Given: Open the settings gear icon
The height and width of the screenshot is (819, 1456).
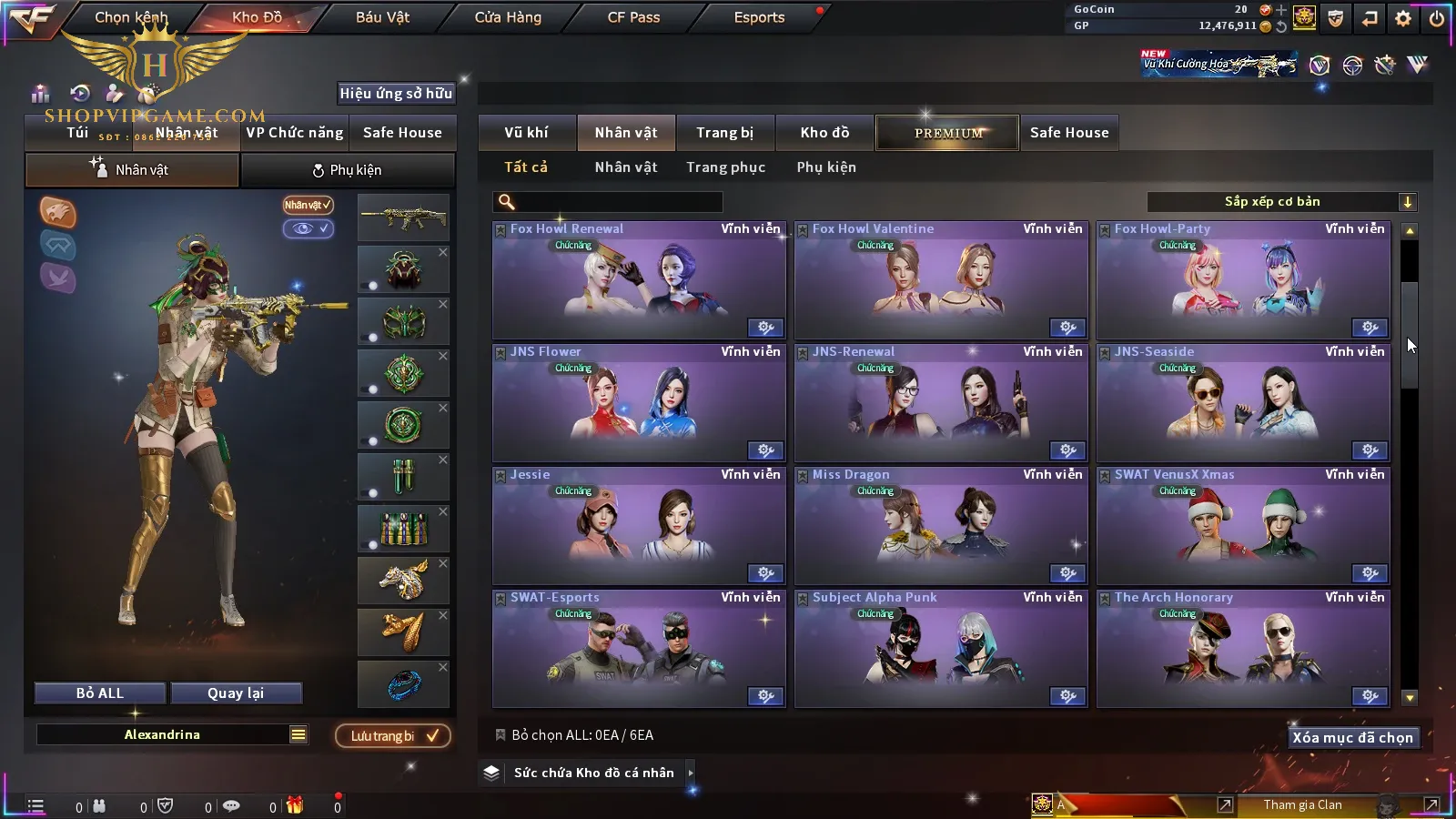Looking at the screenshot, I should [x=1403, y=18].
